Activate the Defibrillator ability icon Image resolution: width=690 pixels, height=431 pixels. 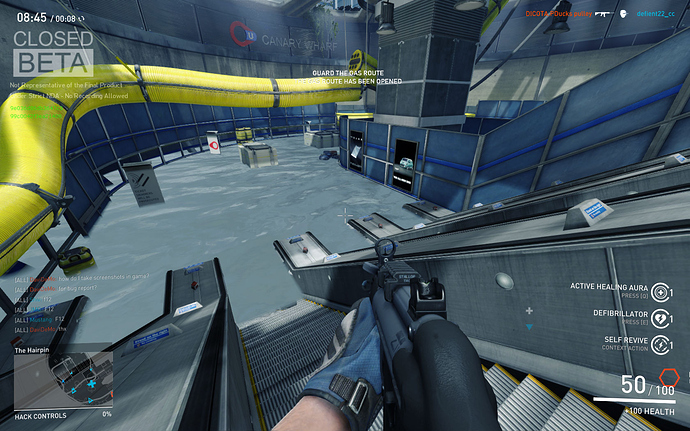[666, 317]
